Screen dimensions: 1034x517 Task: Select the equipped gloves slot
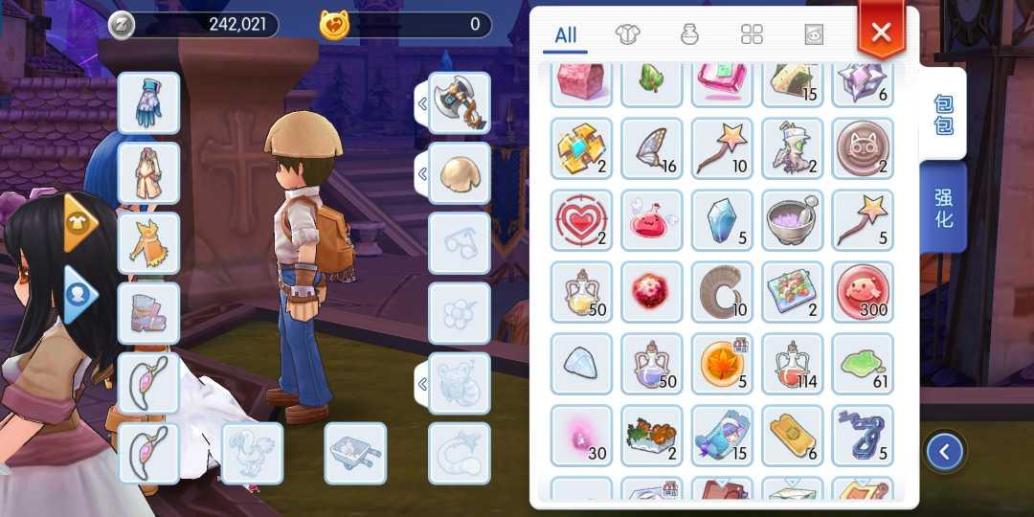coord(149,103)
